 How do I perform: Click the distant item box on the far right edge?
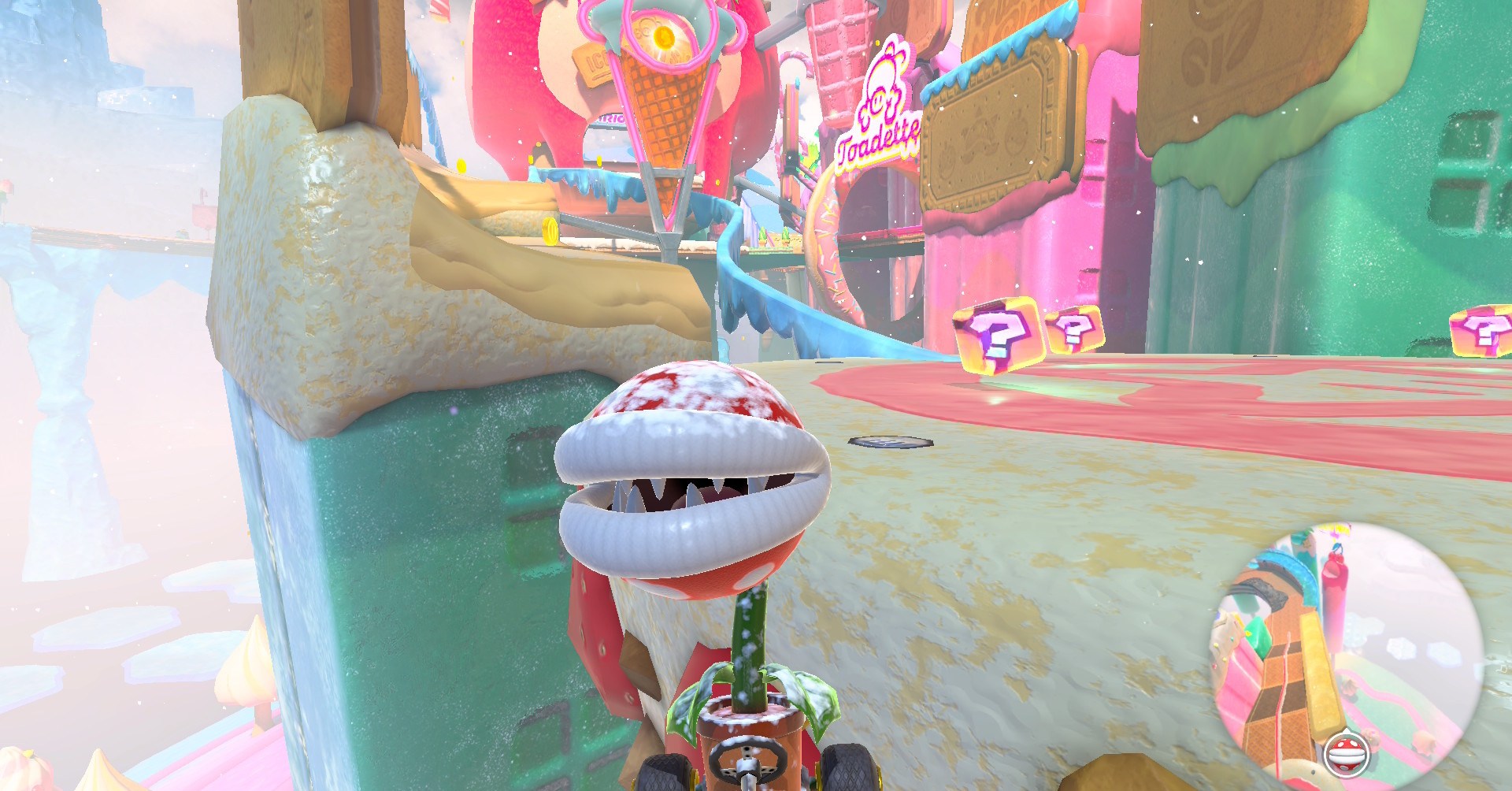coord(1484,331)
